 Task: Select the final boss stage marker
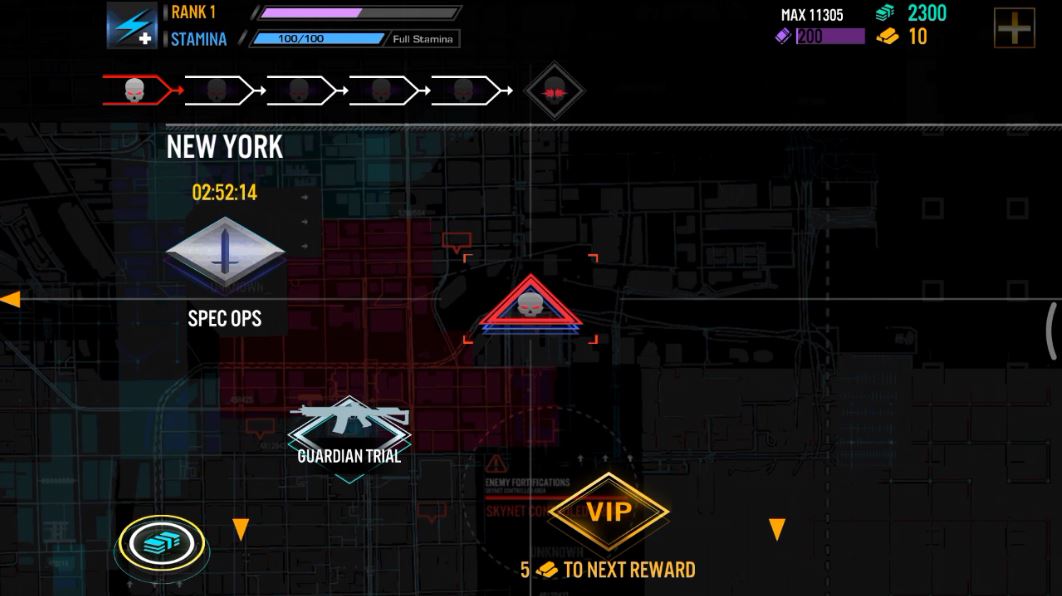554,91
